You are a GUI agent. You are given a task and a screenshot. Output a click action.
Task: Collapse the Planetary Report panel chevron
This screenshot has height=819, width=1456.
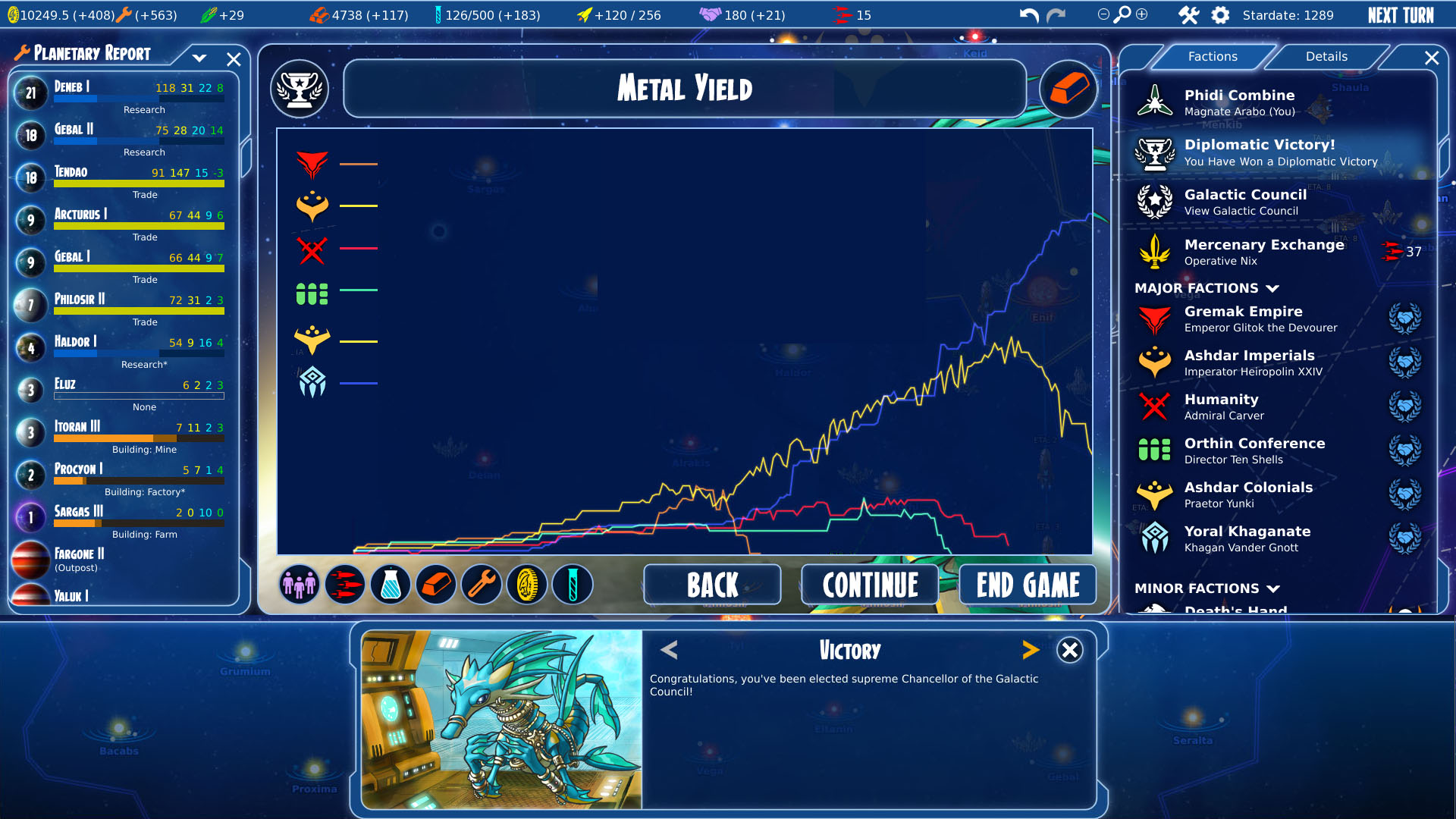click(x=199, y=58)
